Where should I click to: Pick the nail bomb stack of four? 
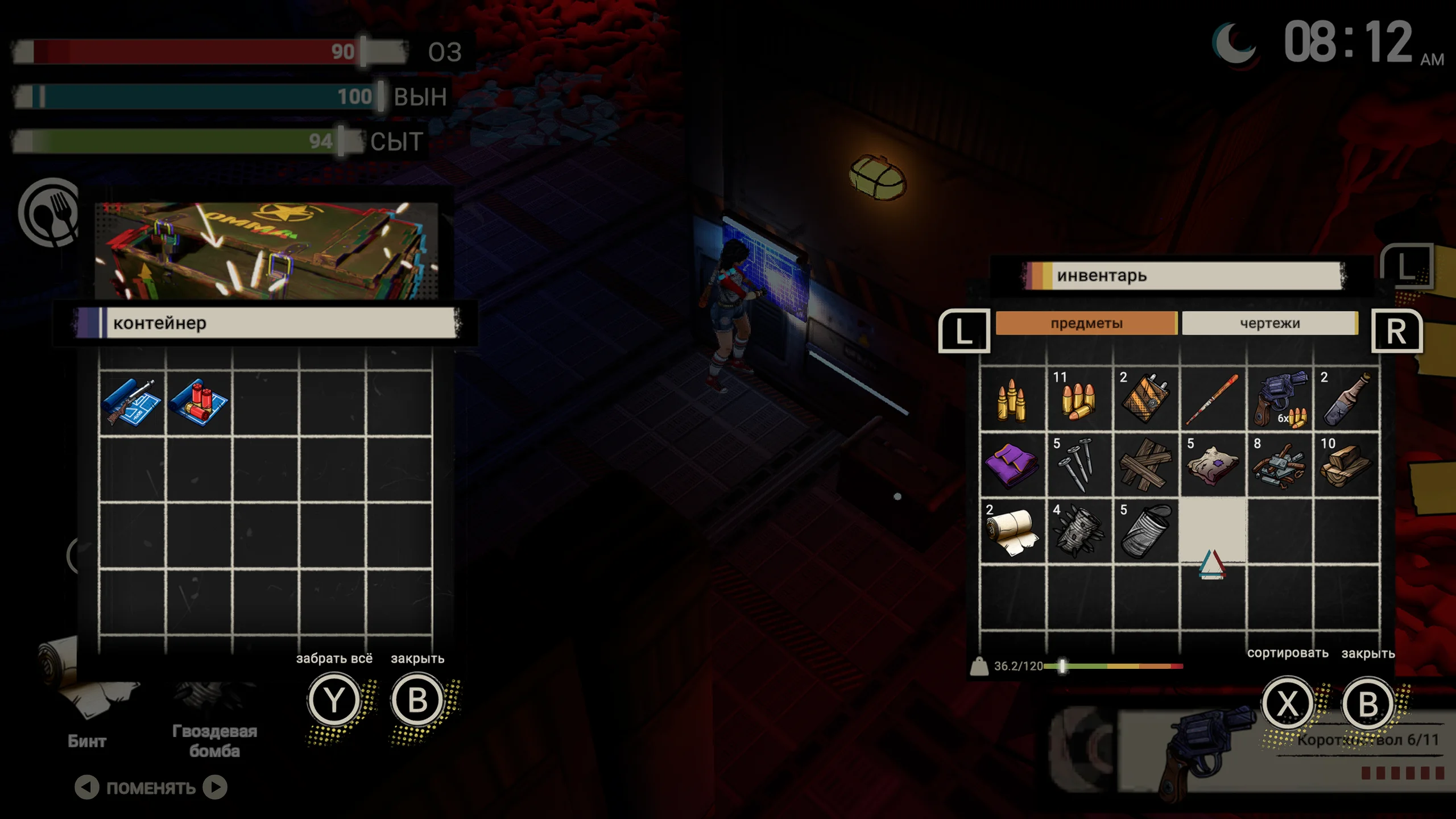1079,531
